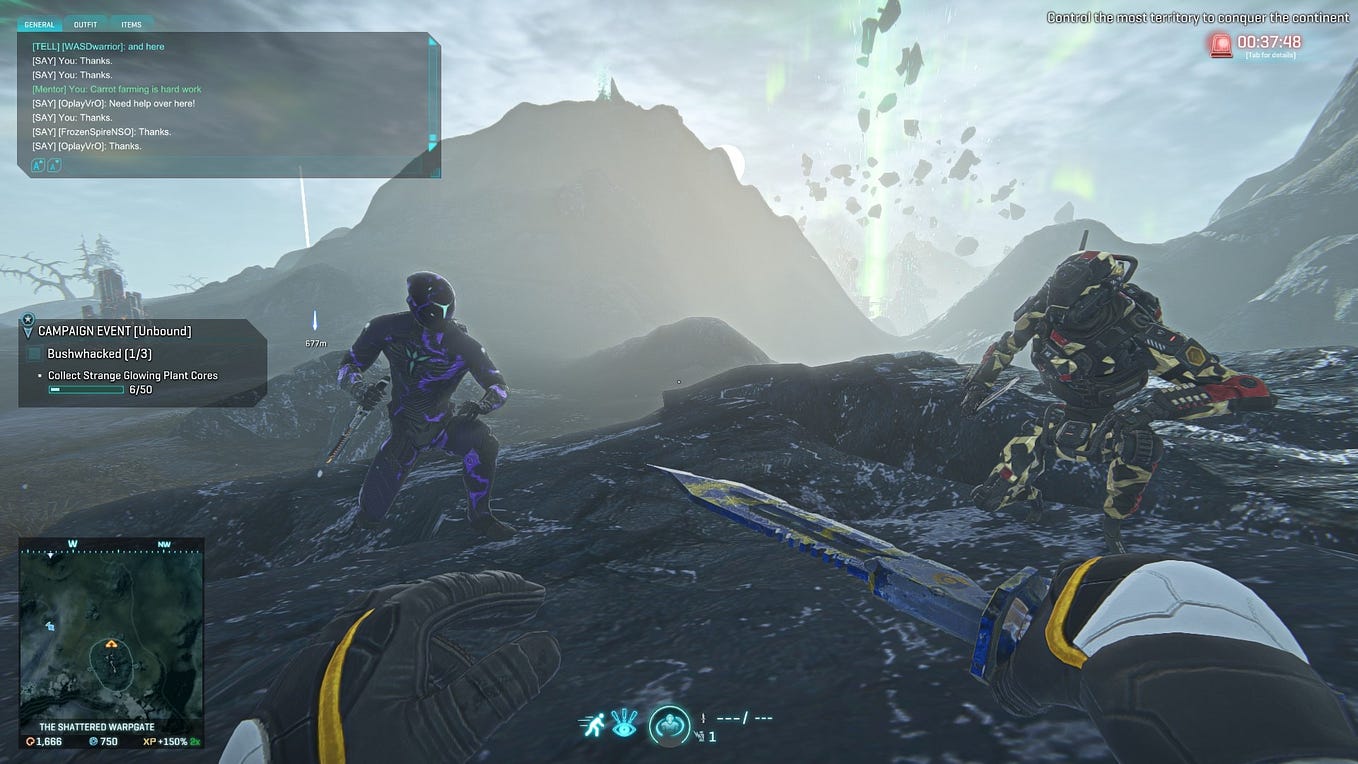Screen dimensions: 1358x764
Task: Increase chat font size with A+ button
Action: (38, 165)
